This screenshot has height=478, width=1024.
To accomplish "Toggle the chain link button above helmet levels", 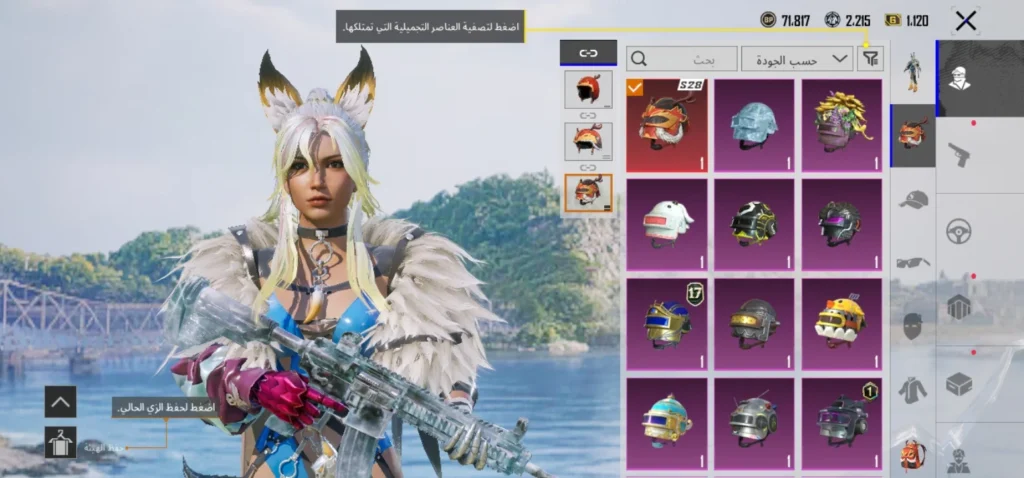I will (x=588, y=53).
